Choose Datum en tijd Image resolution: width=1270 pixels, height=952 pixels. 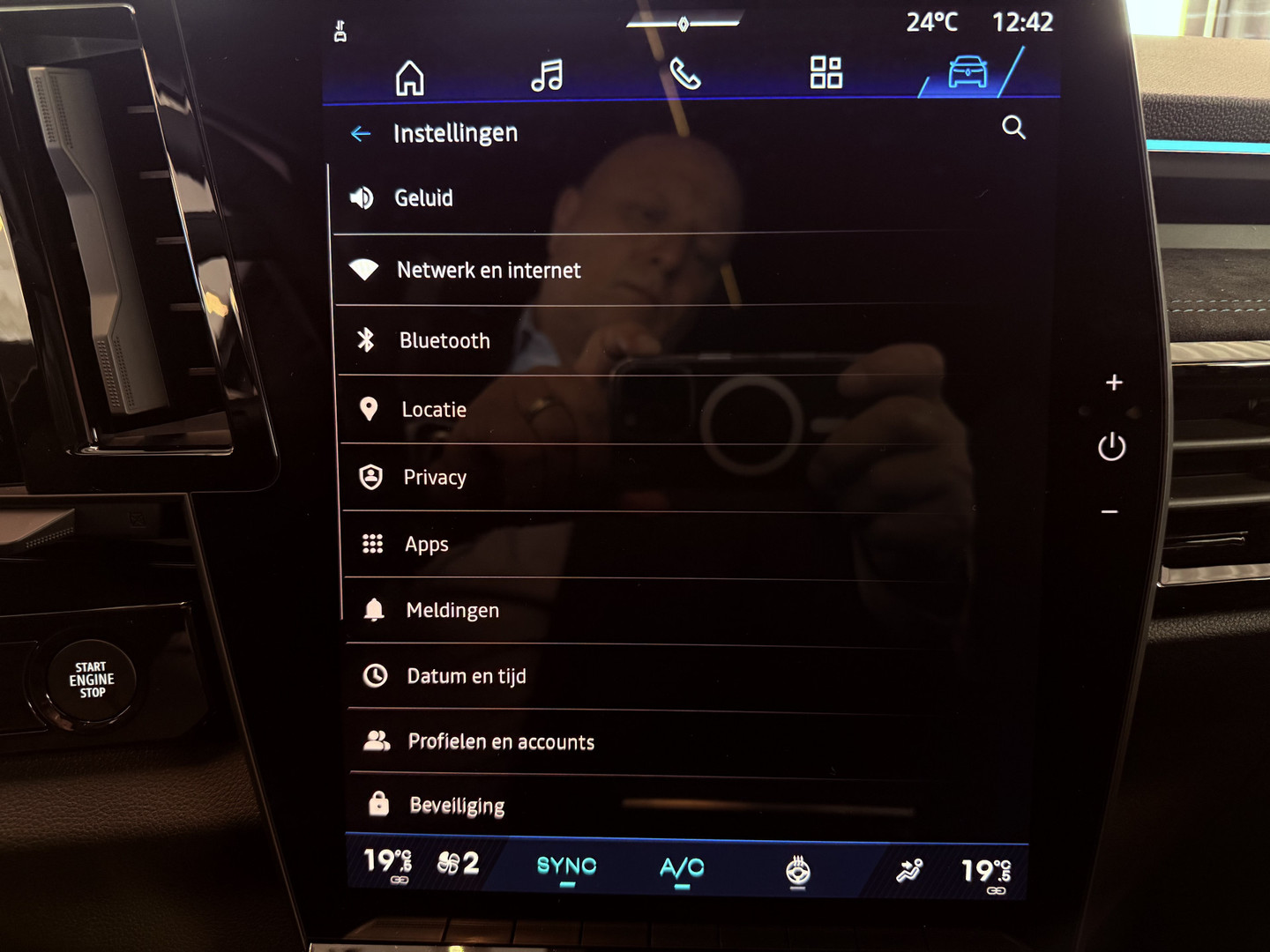pos(466,676)
